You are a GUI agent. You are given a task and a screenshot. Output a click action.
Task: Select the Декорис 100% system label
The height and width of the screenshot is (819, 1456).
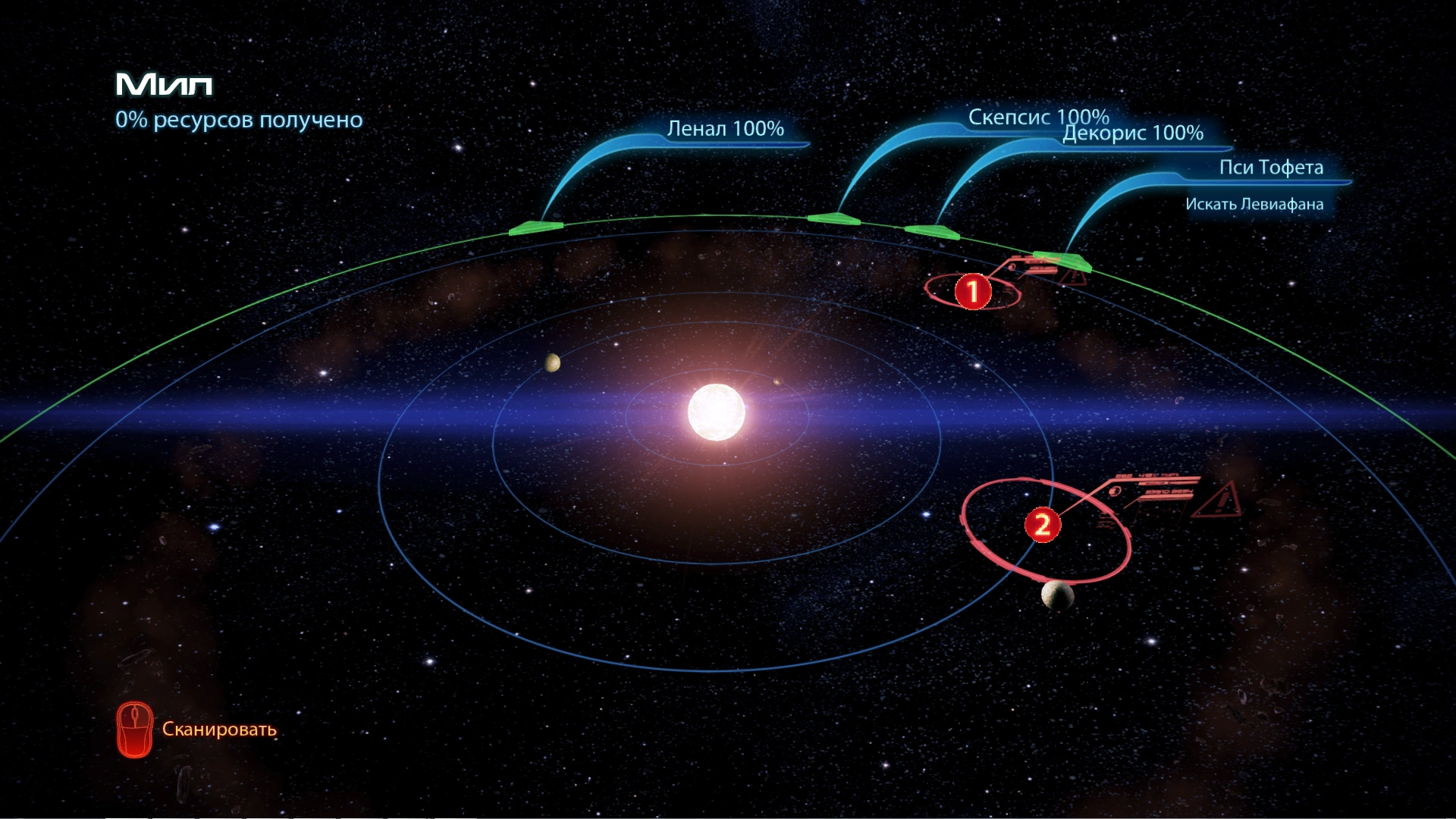pos(1133,133)
